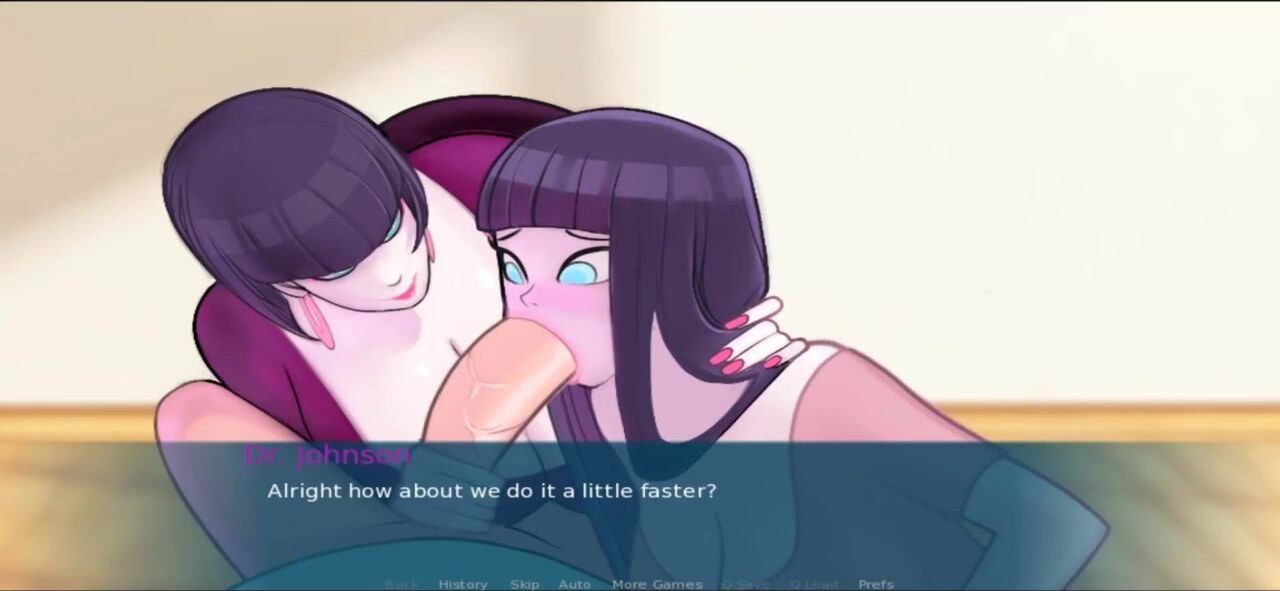Screen dimensions: 1280x591
Task: Toggle Auto advance mode
Action: 574,584
